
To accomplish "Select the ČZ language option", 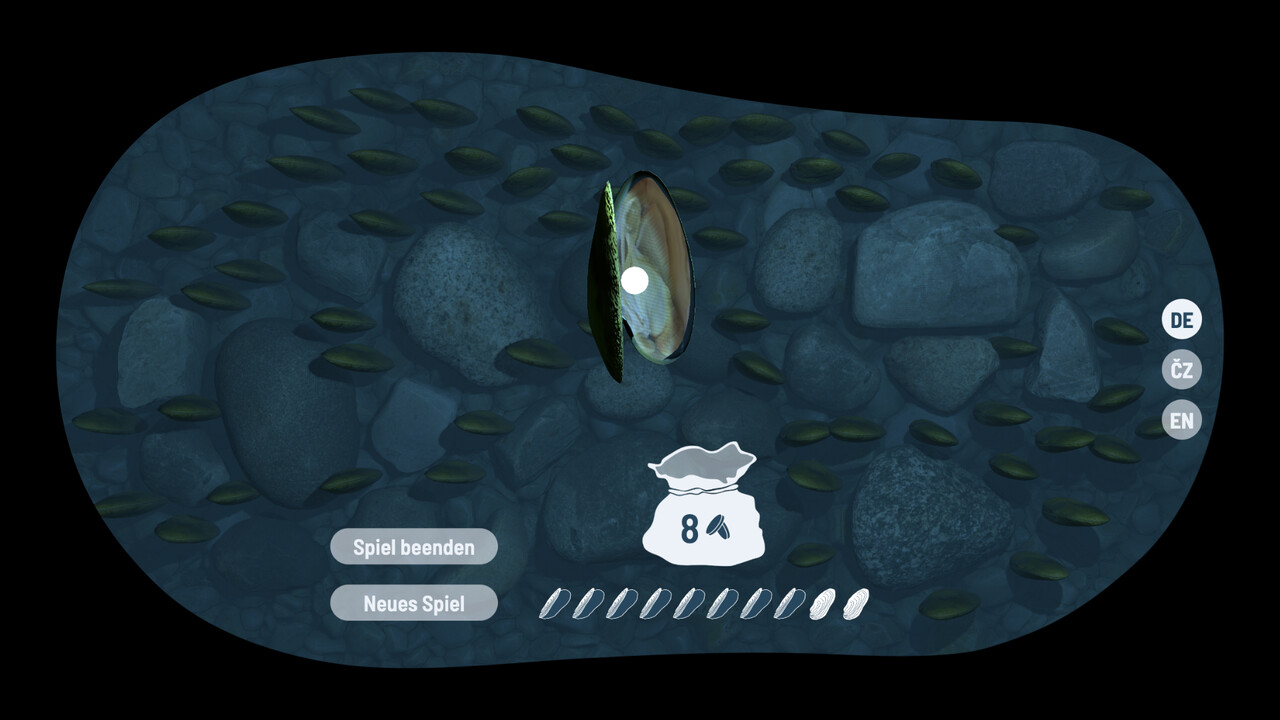I will click(1181, 370).
